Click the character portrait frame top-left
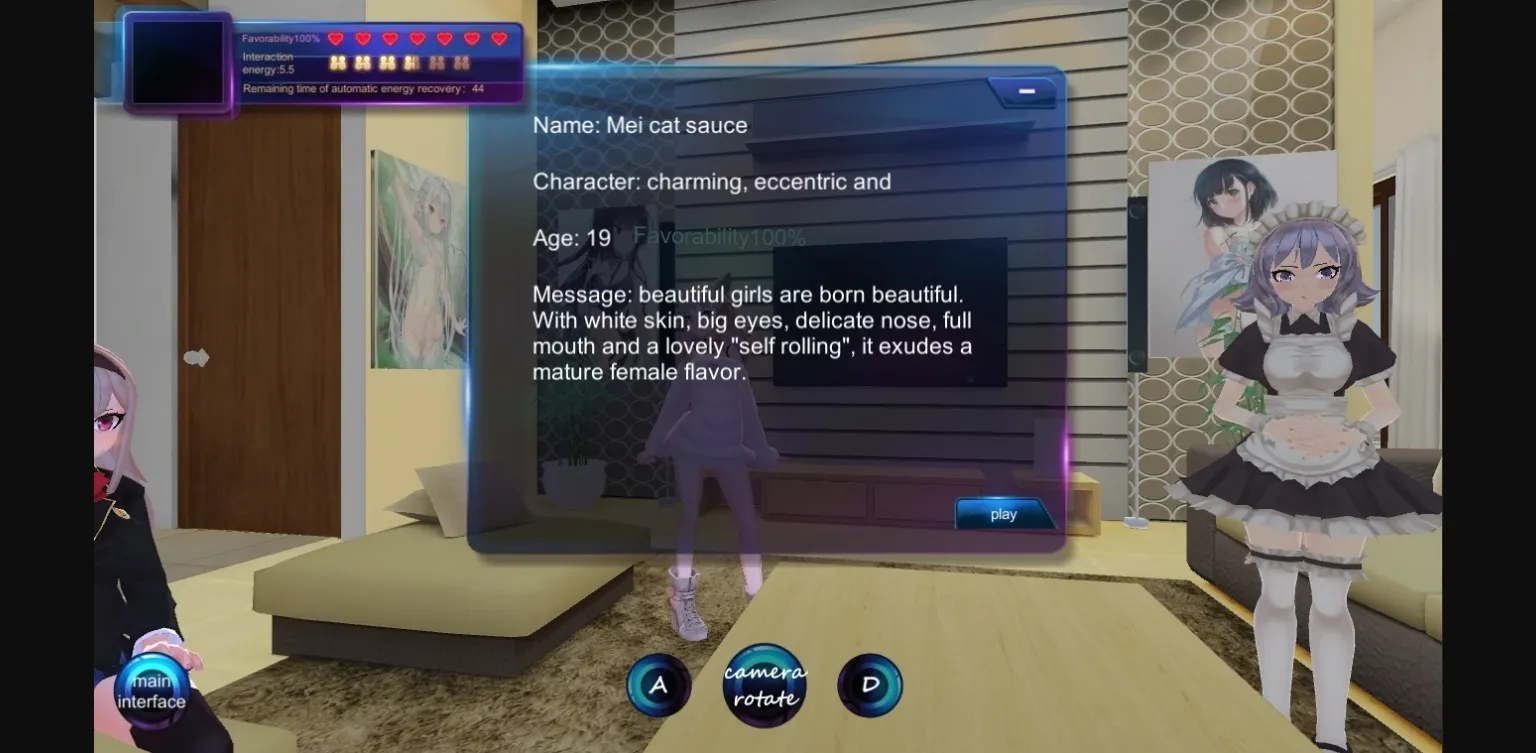Screen dimensions: 1536x753 pos(178,64)
